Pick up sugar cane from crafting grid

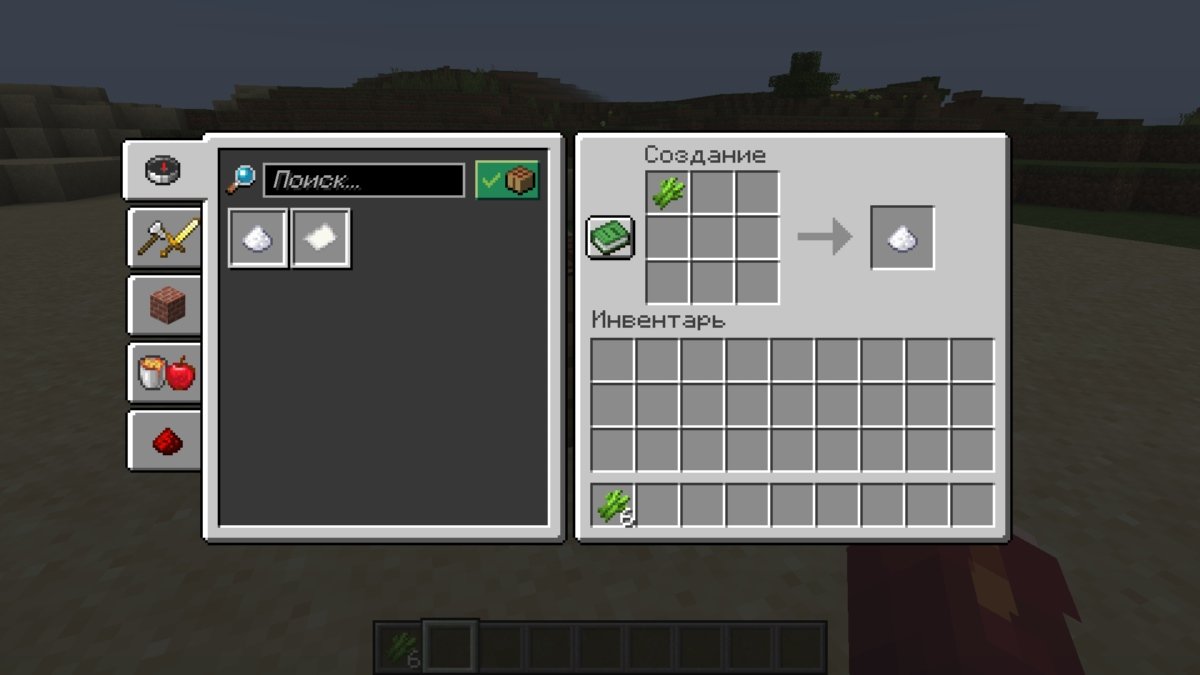[x=668, y=192]
